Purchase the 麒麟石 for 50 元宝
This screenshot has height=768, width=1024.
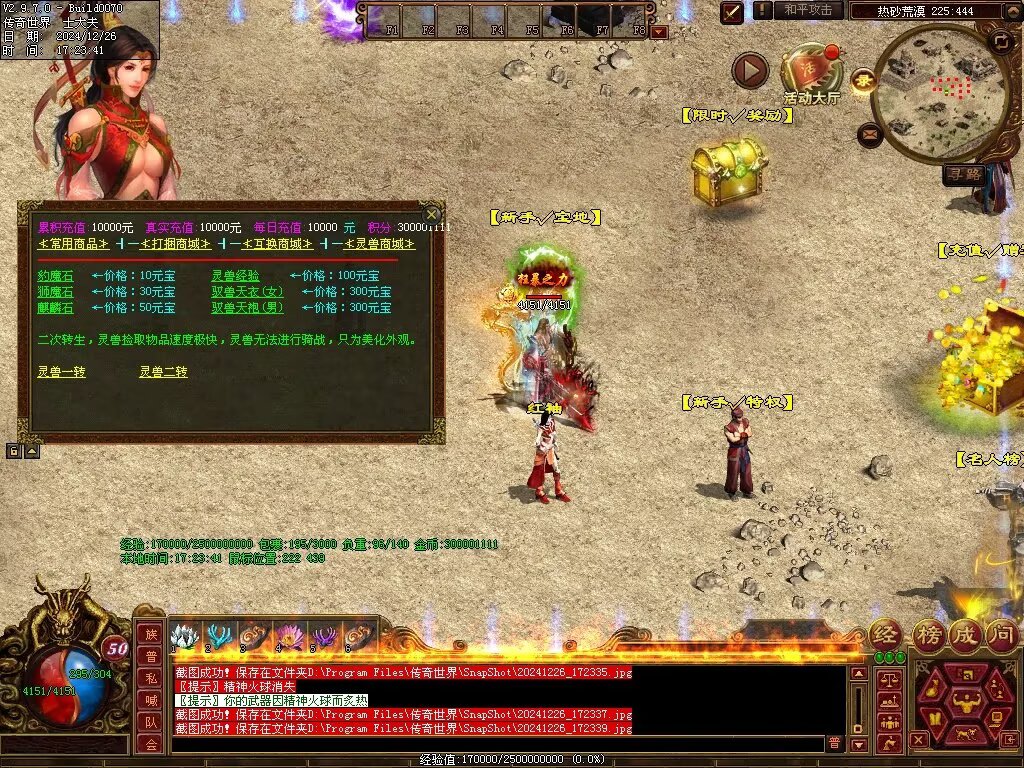coord(55,308)
